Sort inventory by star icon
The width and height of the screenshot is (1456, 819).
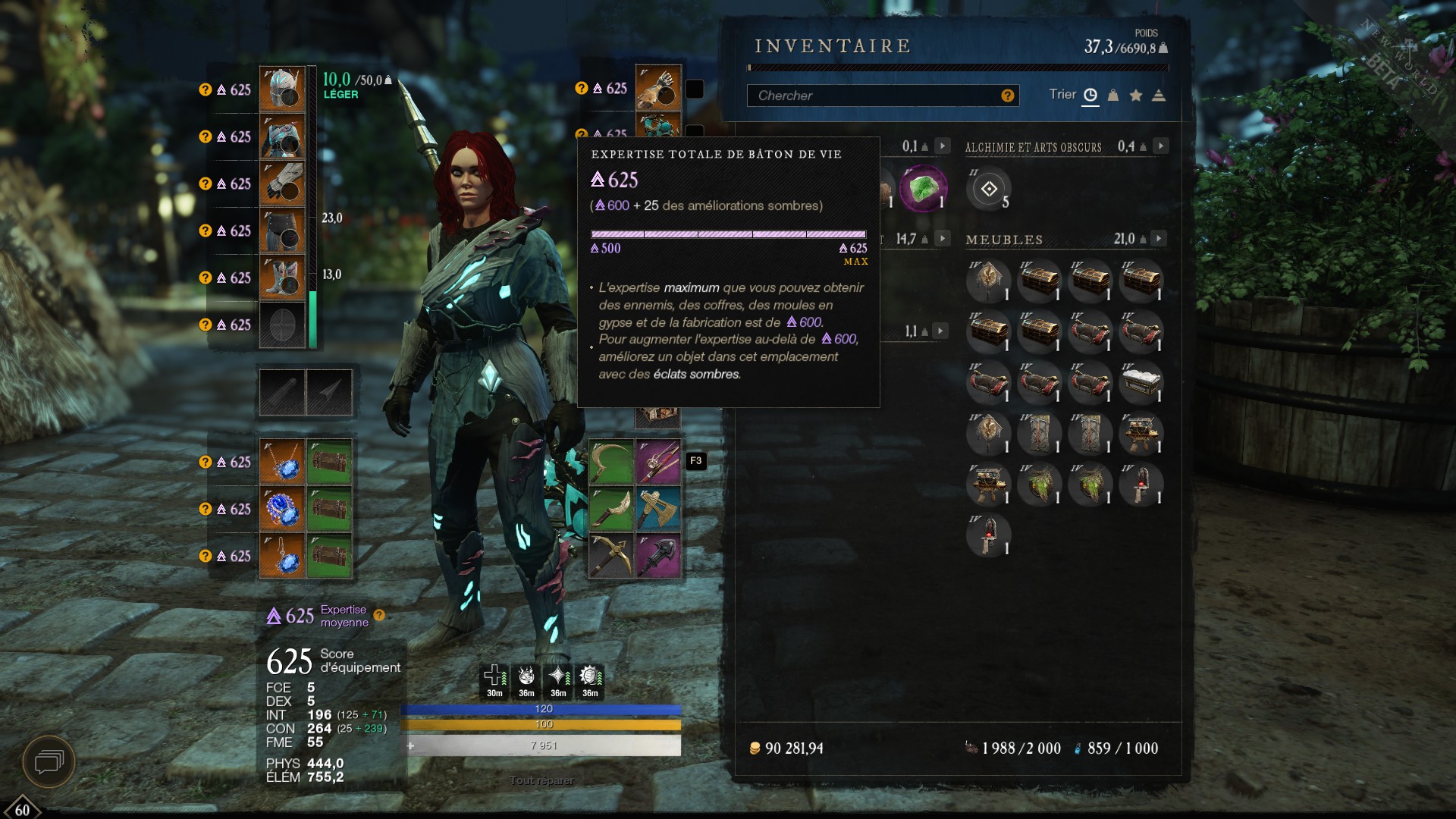(1136, 96)
